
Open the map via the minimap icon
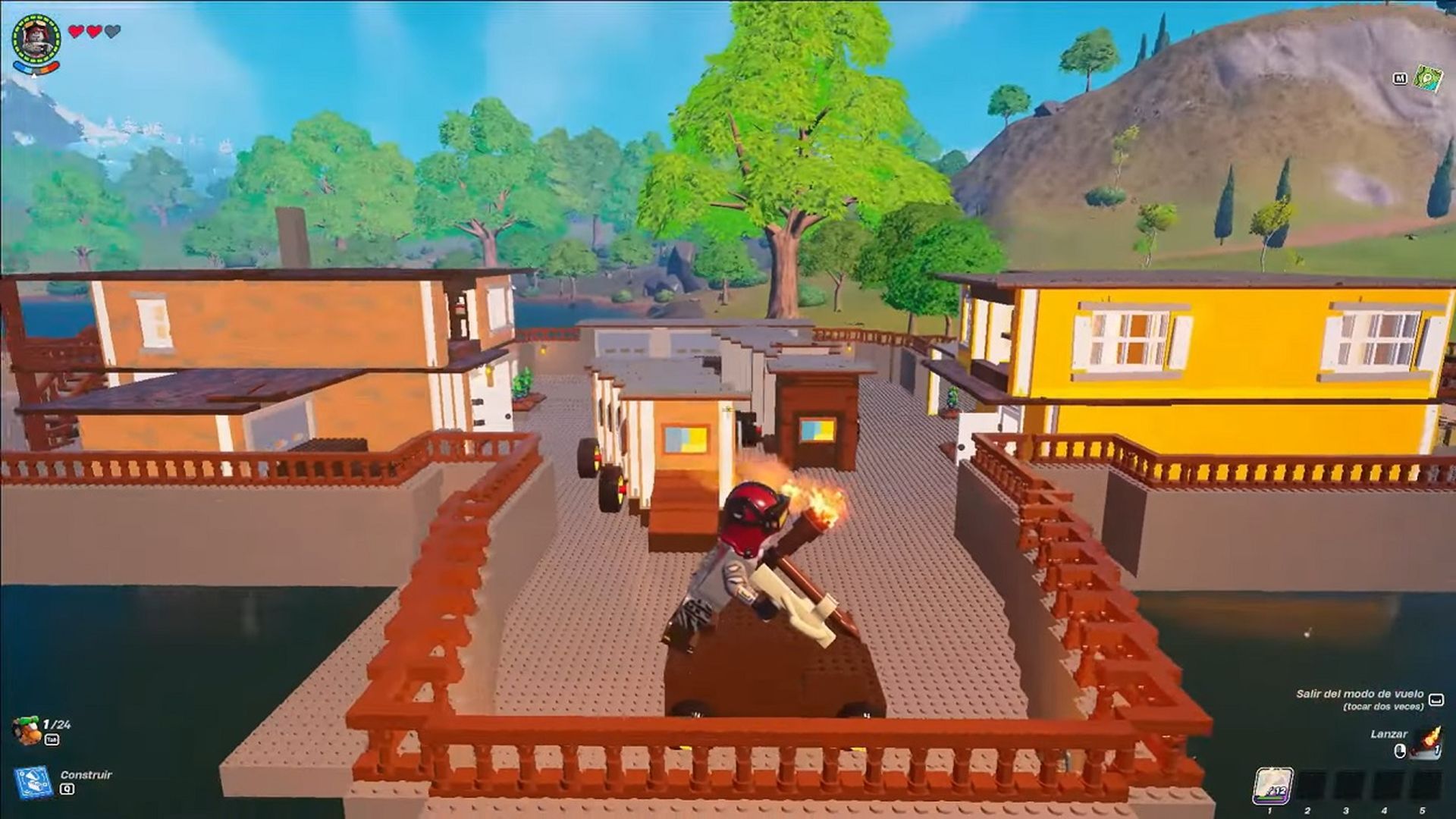1429,78
